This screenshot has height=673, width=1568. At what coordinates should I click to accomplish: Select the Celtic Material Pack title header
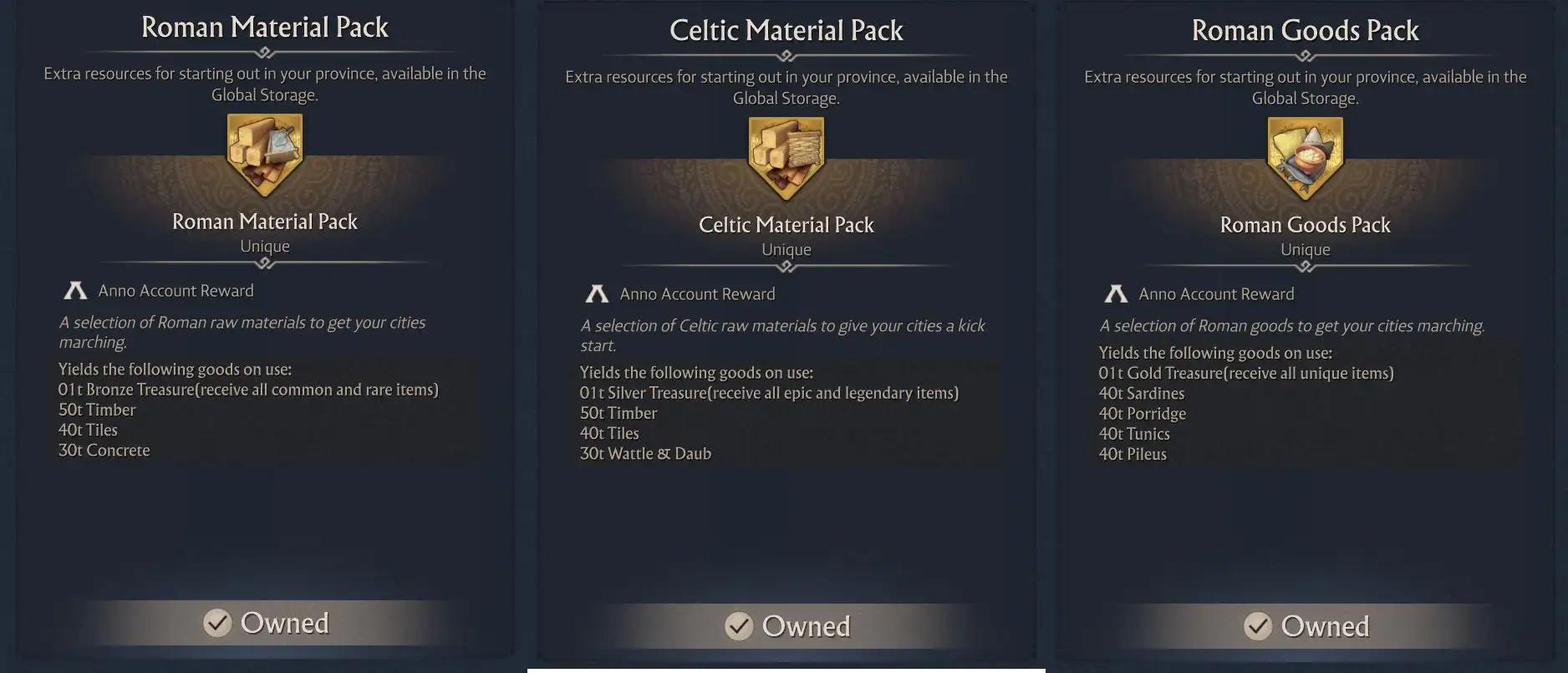tap(786, 30)
